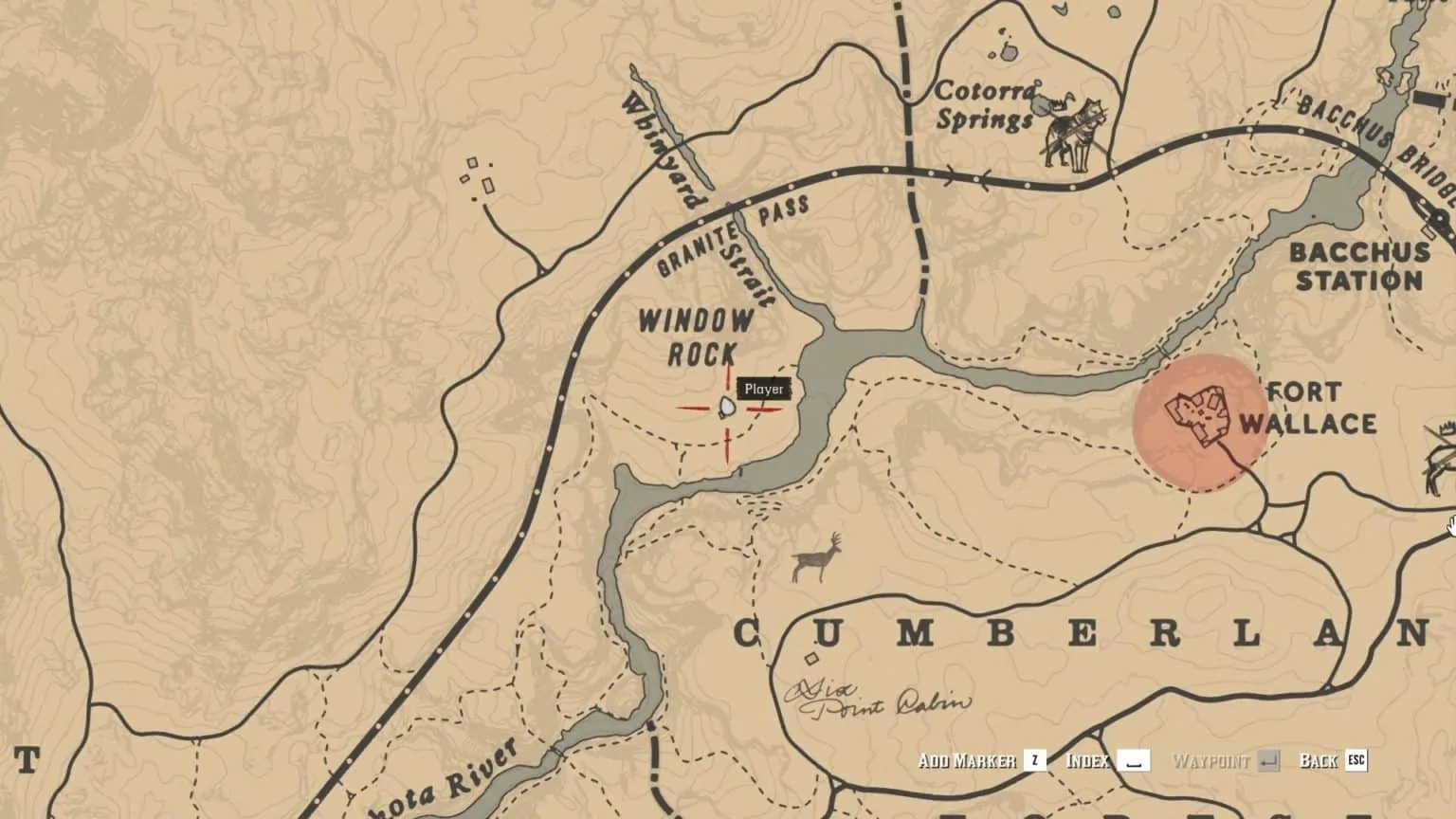The image size is (1456, 819).
Task: Click the Player tooltip label on the map
Action: [762, 389]
